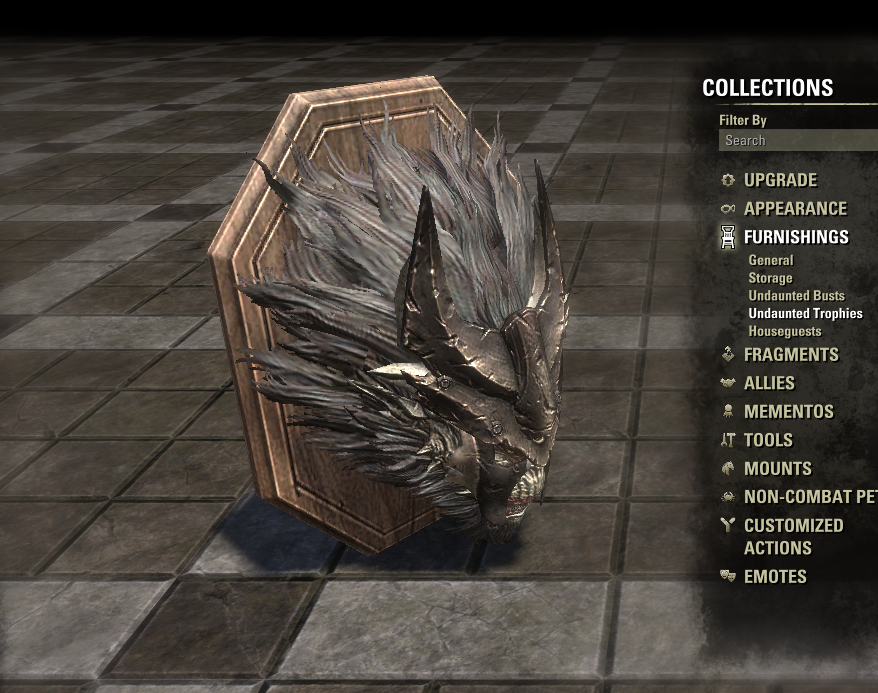Collapse the Furnishings category
Image resolution: width=878 pixels, height=693 pixels.
pyautogui.click(x=796, y=237)
